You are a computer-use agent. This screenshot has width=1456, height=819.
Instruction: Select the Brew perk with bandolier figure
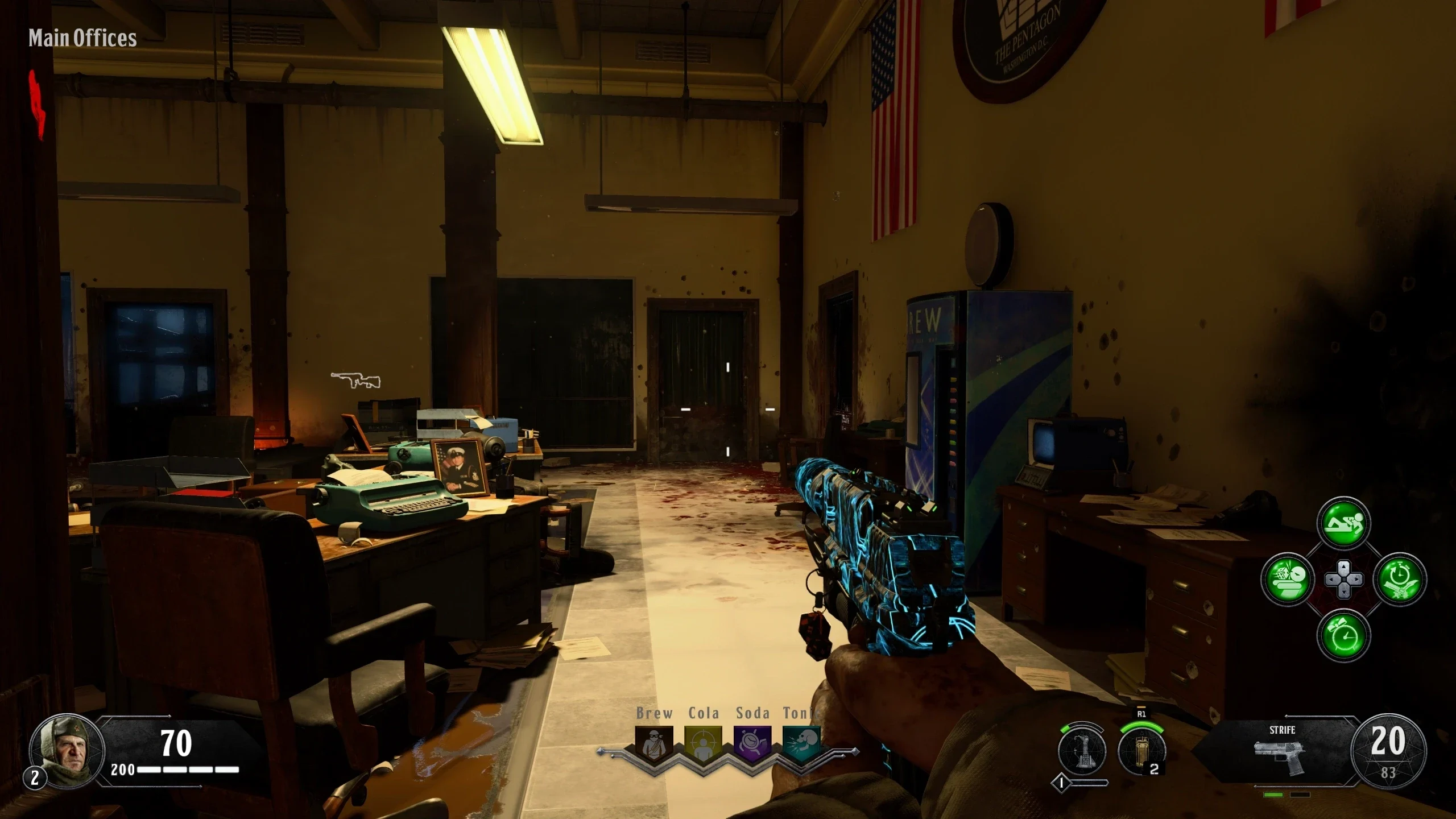(654, 744)
